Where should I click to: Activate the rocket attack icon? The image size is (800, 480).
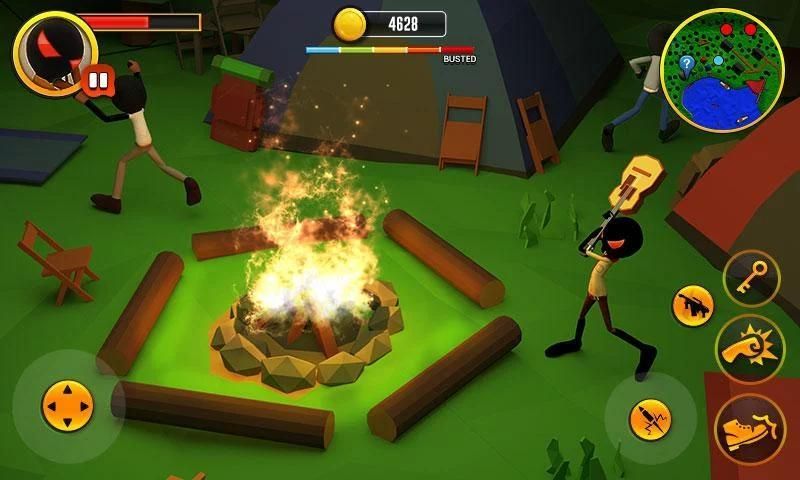649,420
